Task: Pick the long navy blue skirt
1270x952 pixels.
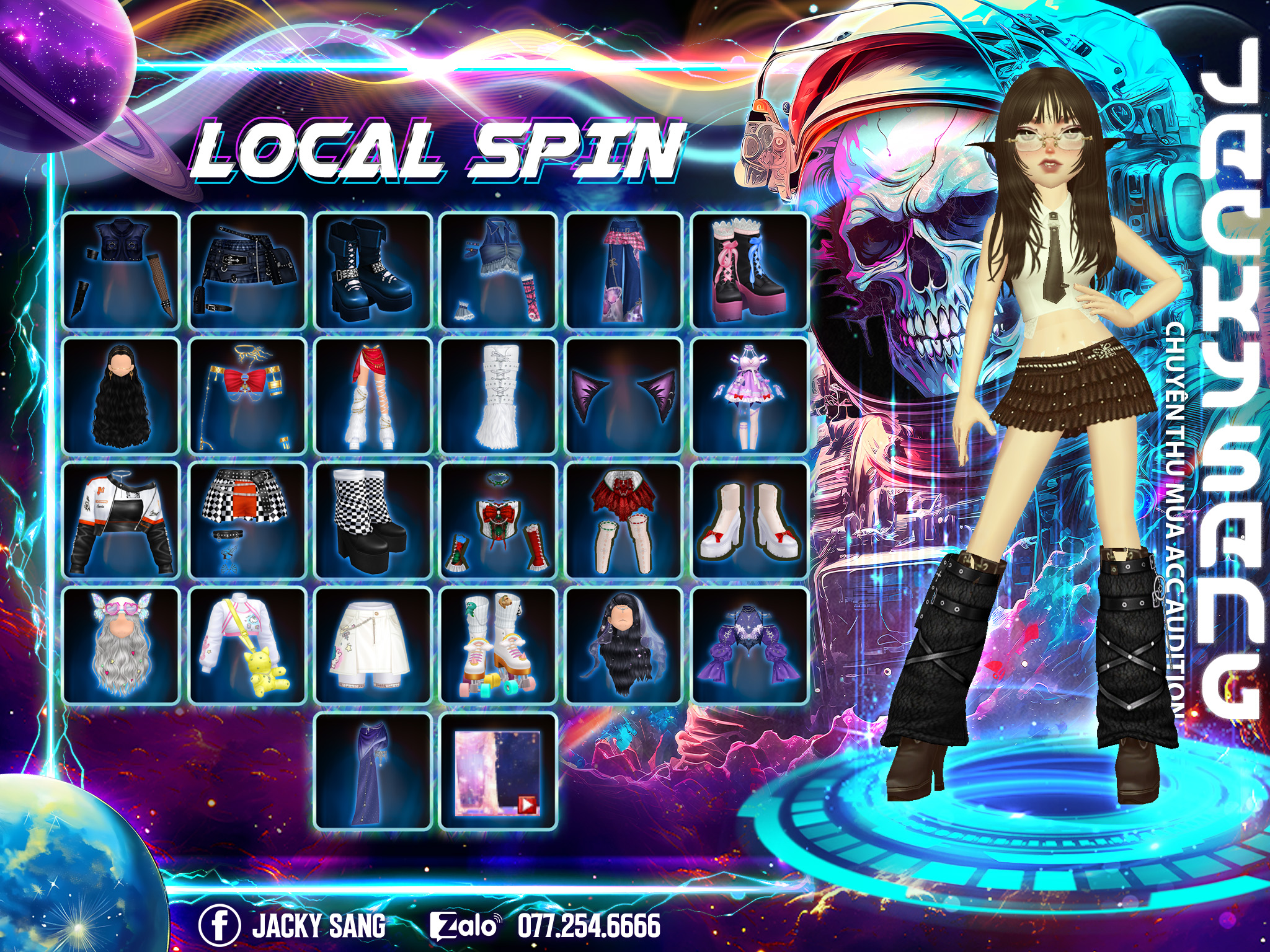Action: click(x=373, y=771)
